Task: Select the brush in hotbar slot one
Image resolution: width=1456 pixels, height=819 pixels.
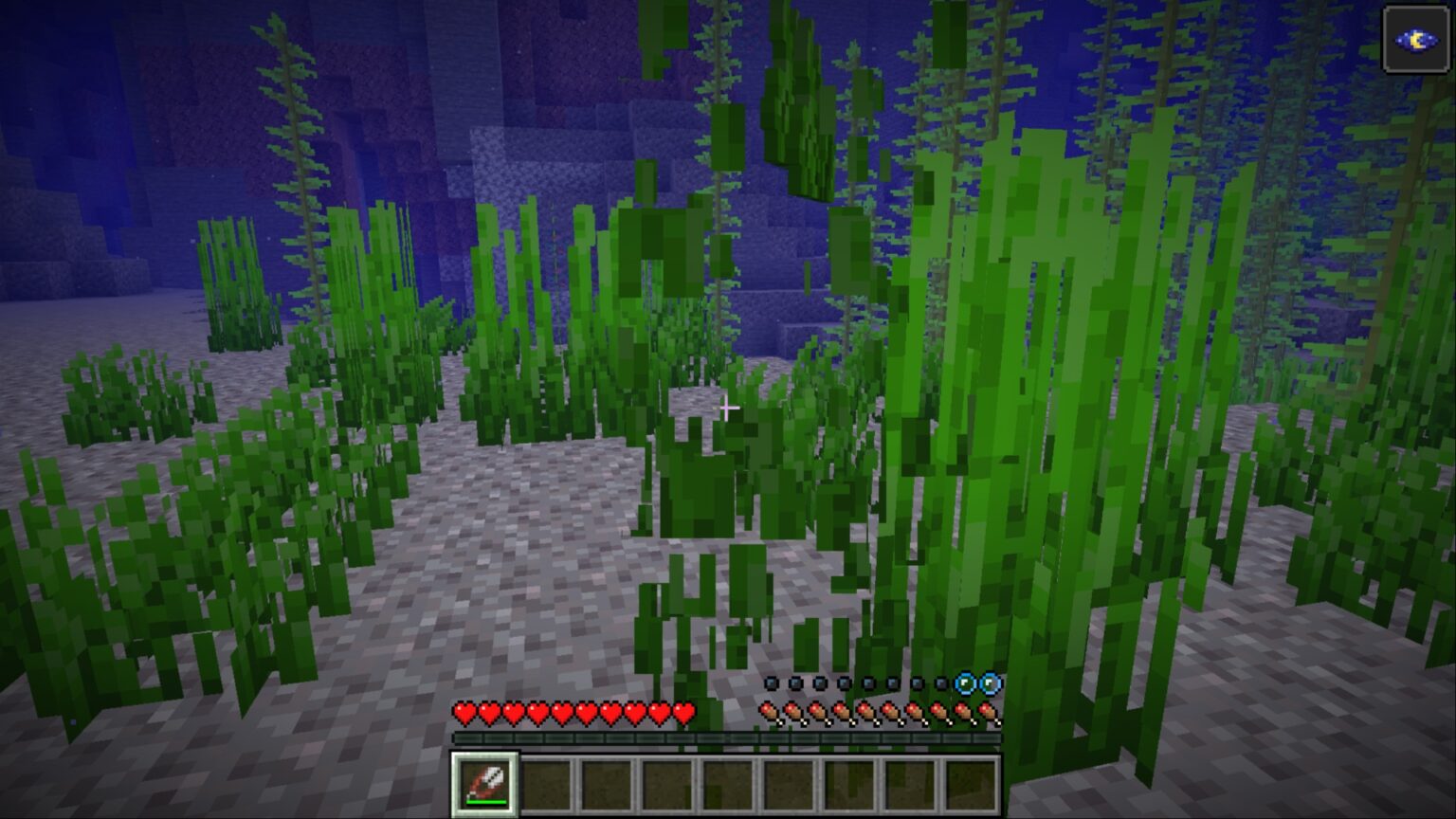Action: [x=483, y=784]
